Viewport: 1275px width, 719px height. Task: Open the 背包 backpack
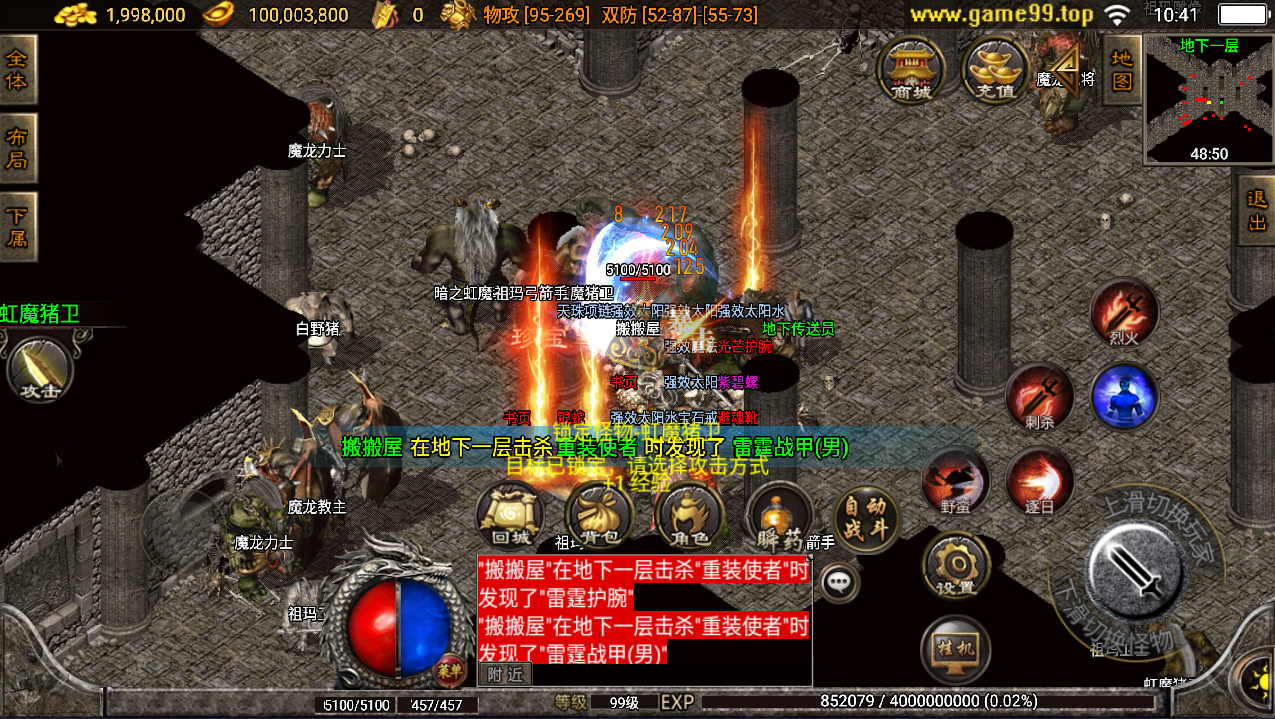point(599,517)
